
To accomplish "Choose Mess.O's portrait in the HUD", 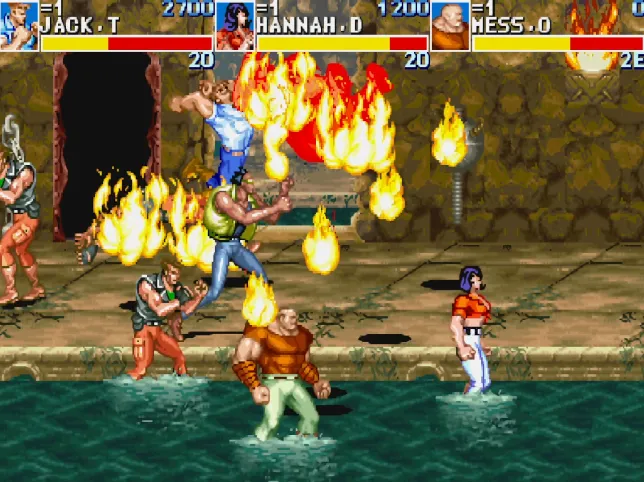I will (450, 25).
